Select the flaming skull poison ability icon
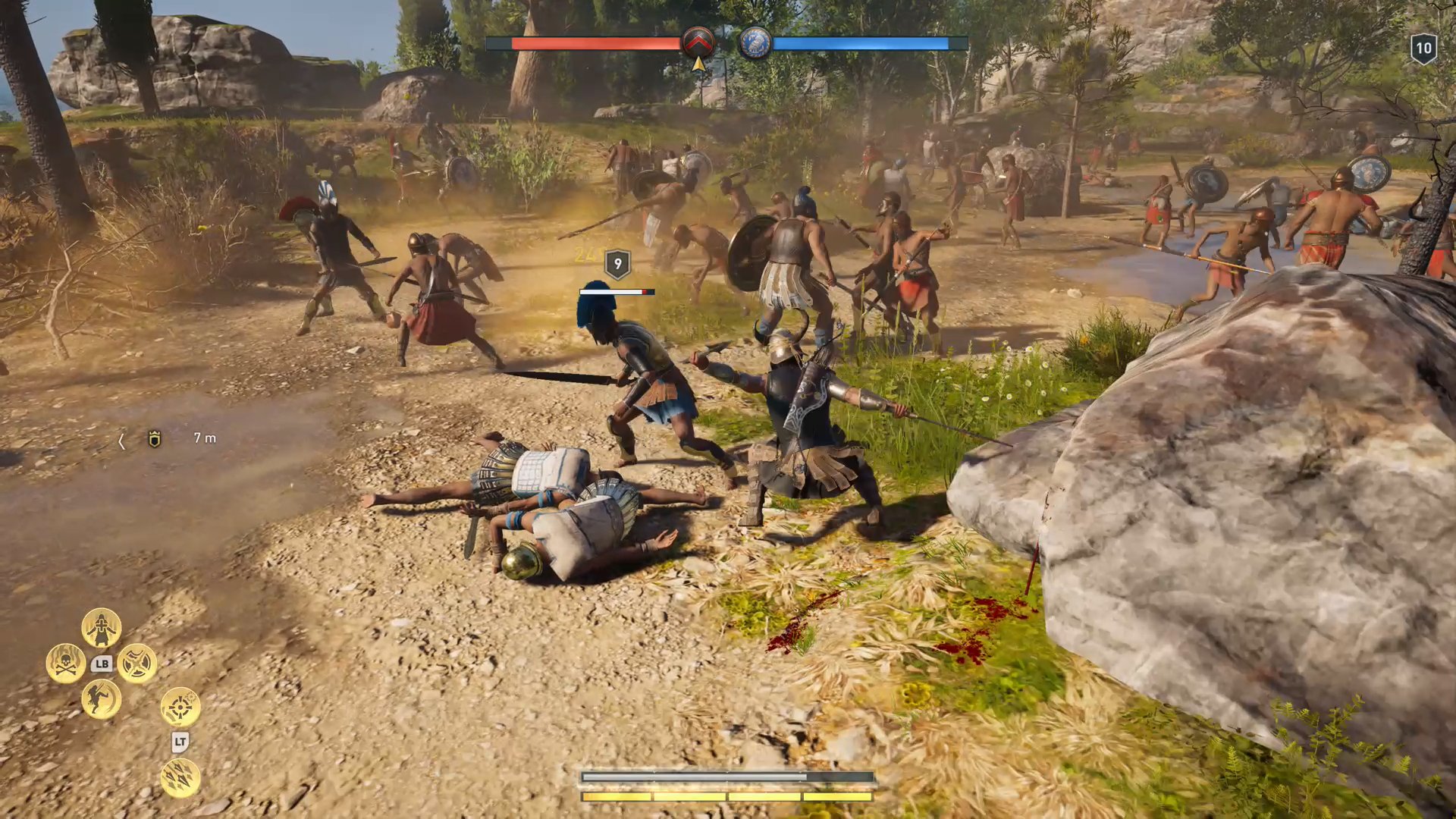Viewport: 1456px width, 819px height. 64,662
